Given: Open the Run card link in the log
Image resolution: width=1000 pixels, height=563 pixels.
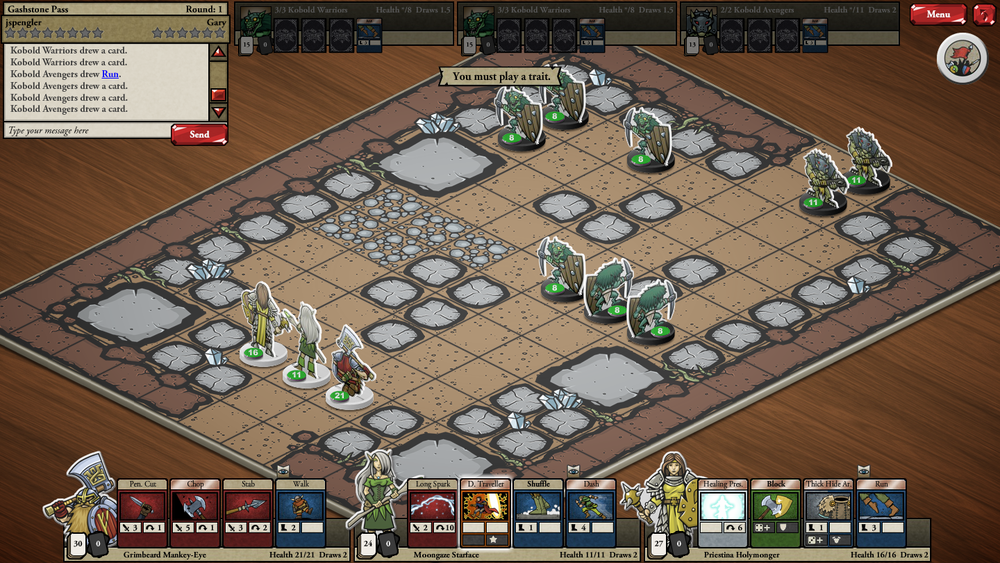Looking at the screenshot, I should point(110,74).
